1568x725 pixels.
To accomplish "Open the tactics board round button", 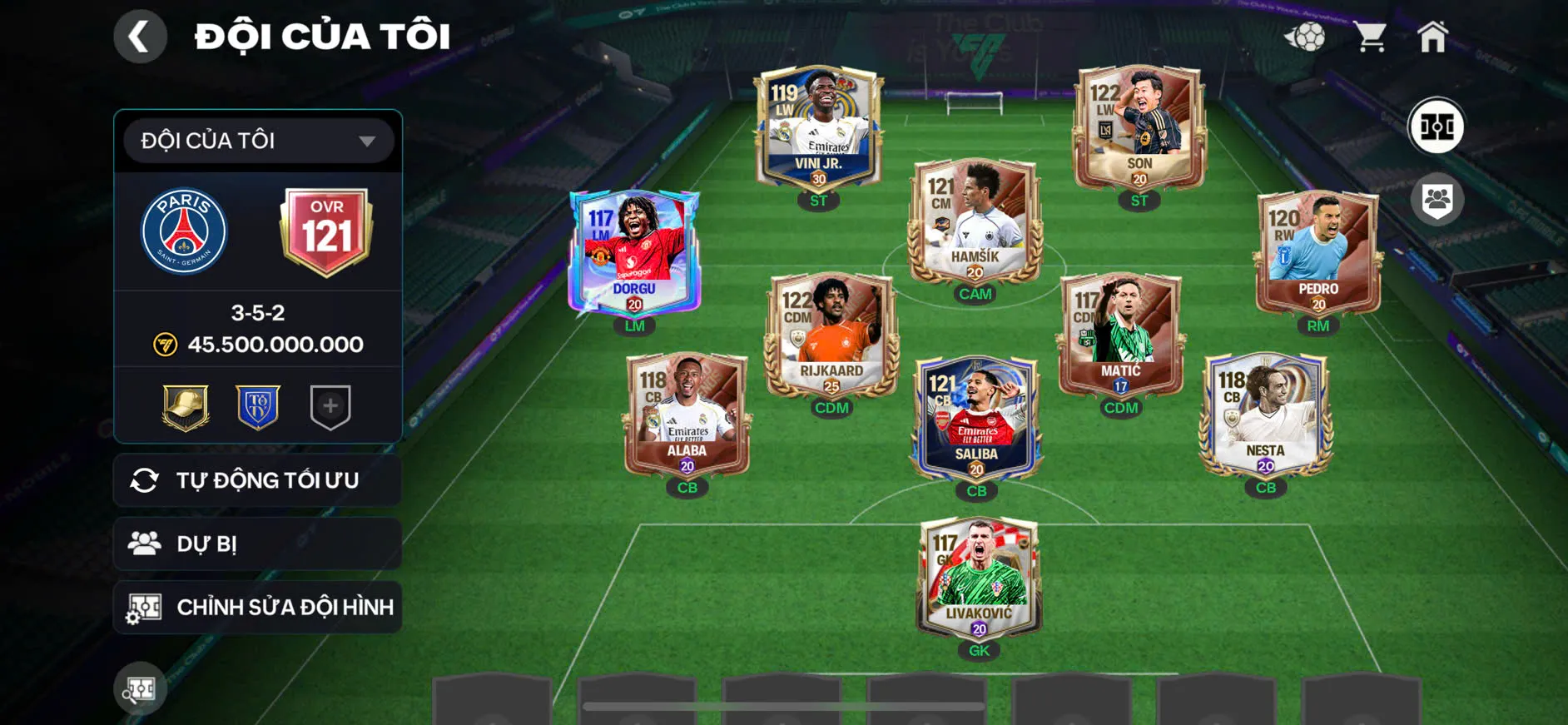I will (x=1436, y=127).
